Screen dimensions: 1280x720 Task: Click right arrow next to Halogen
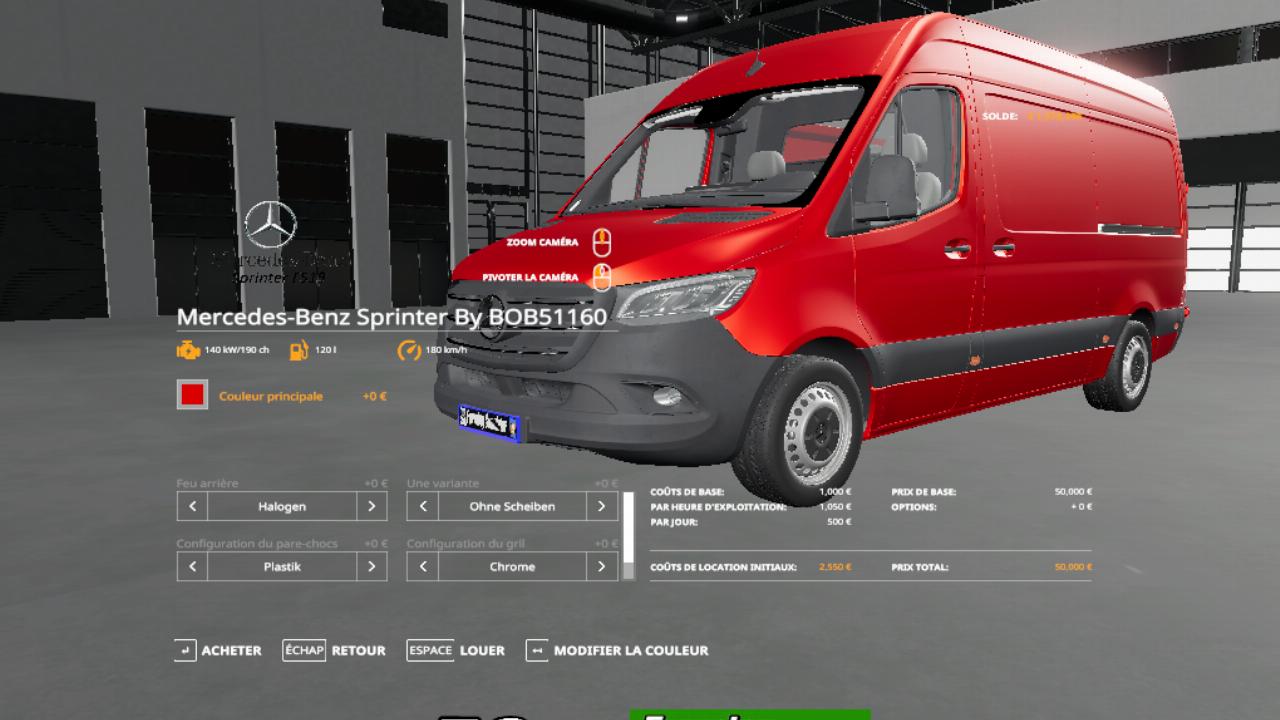[x=371, y=506]
